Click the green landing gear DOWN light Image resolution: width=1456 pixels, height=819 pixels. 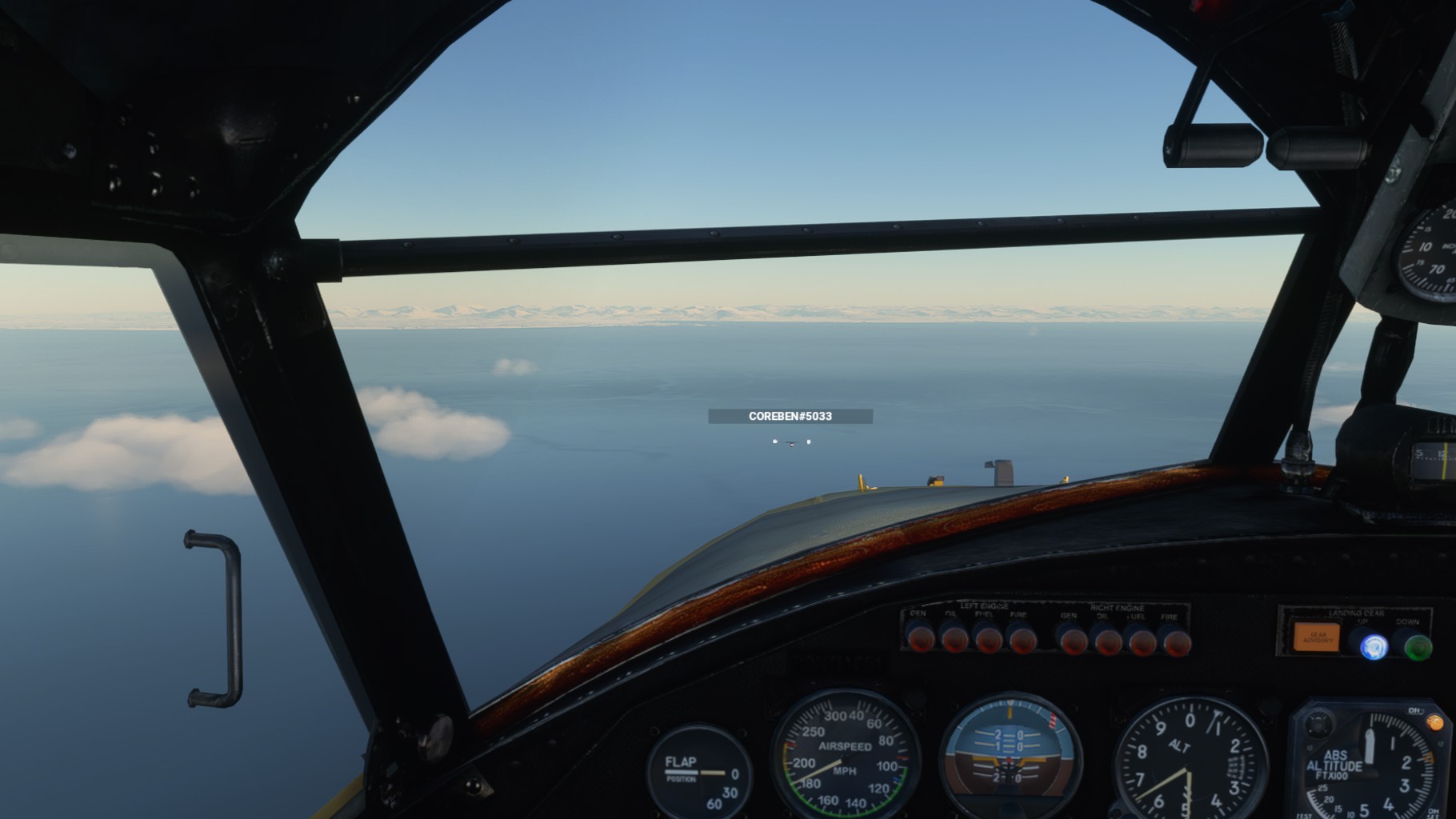coord(1418,646)
